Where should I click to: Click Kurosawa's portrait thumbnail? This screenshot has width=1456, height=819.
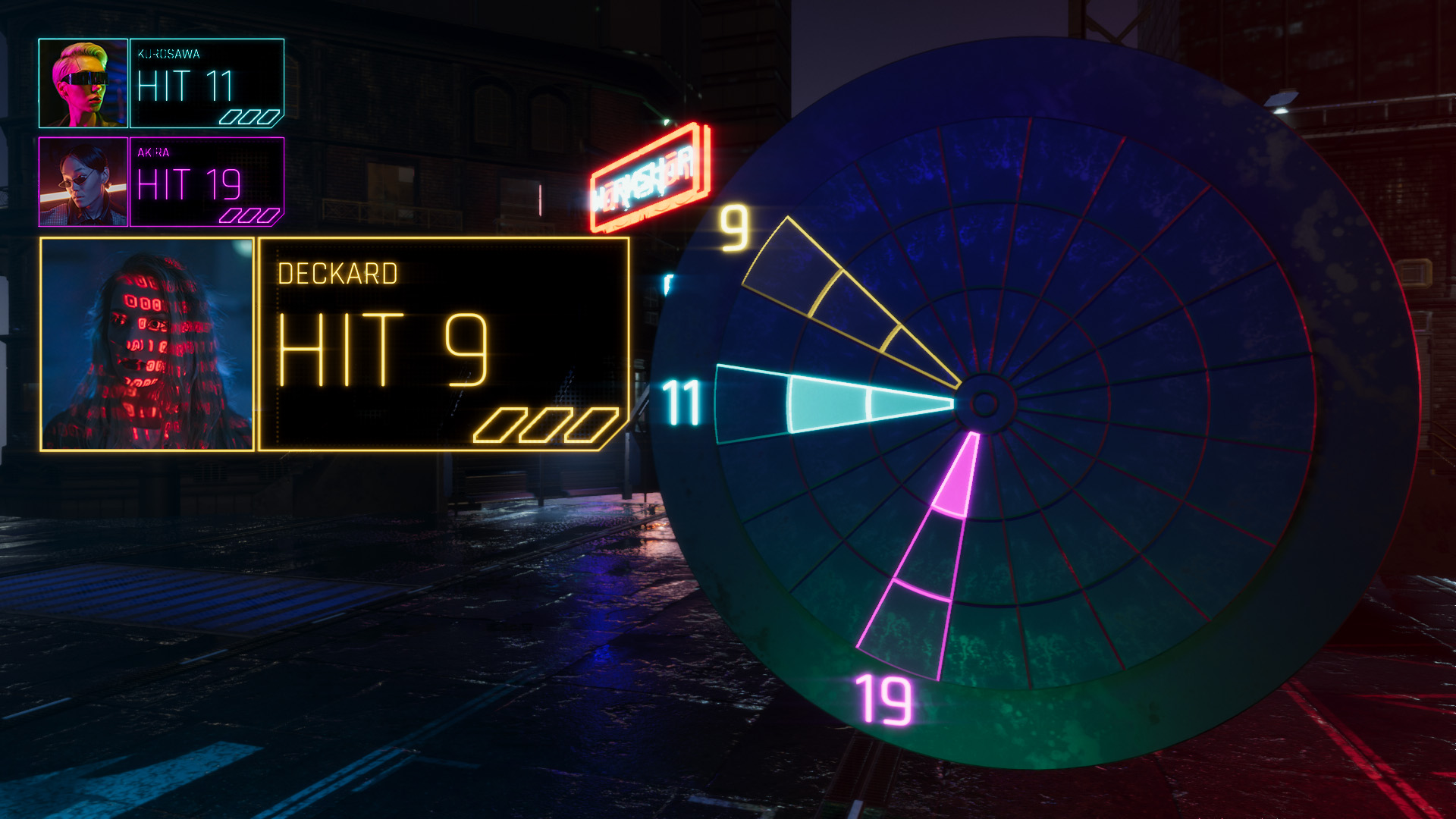pos(83,83)
